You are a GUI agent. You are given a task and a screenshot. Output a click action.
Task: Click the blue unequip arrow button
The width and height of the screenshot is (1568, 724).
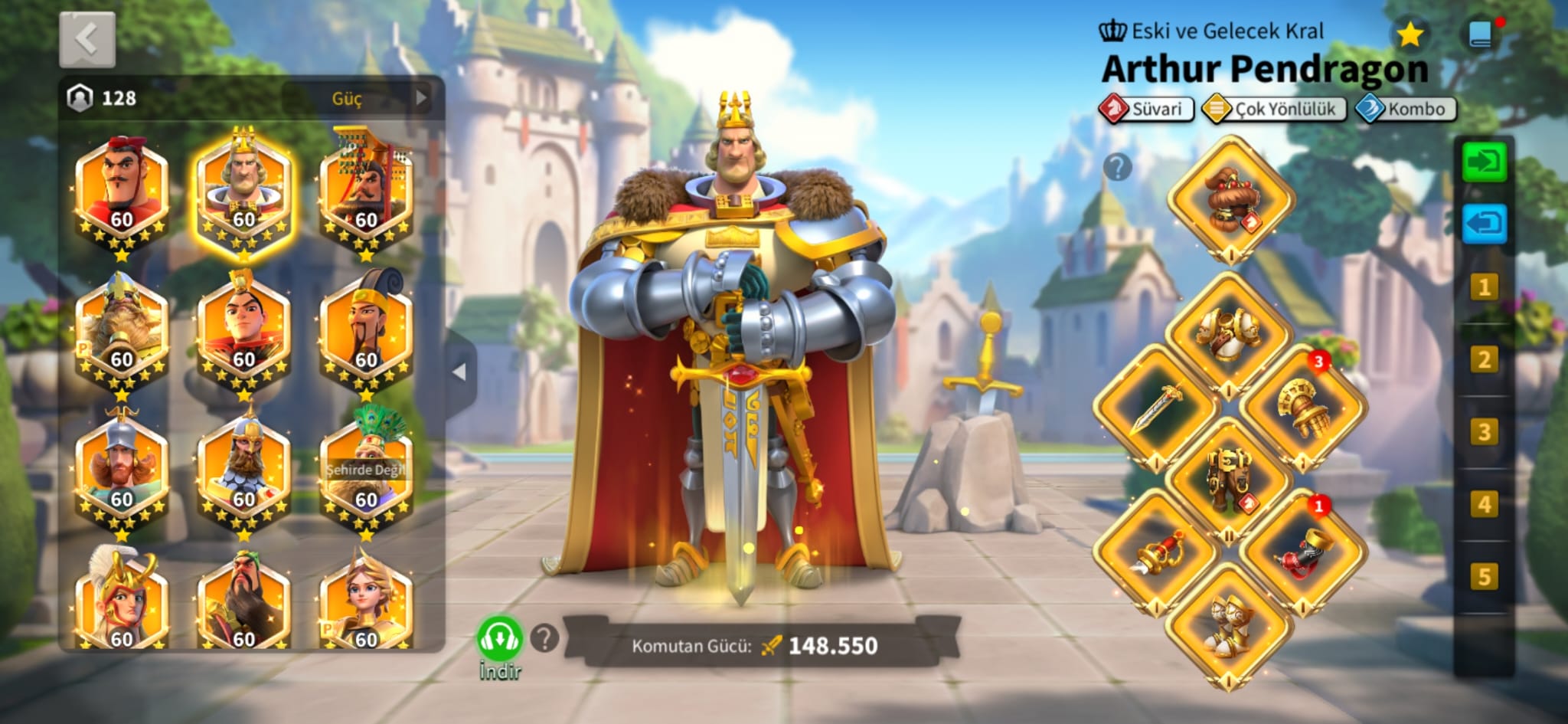click(x=1484, y=224)
